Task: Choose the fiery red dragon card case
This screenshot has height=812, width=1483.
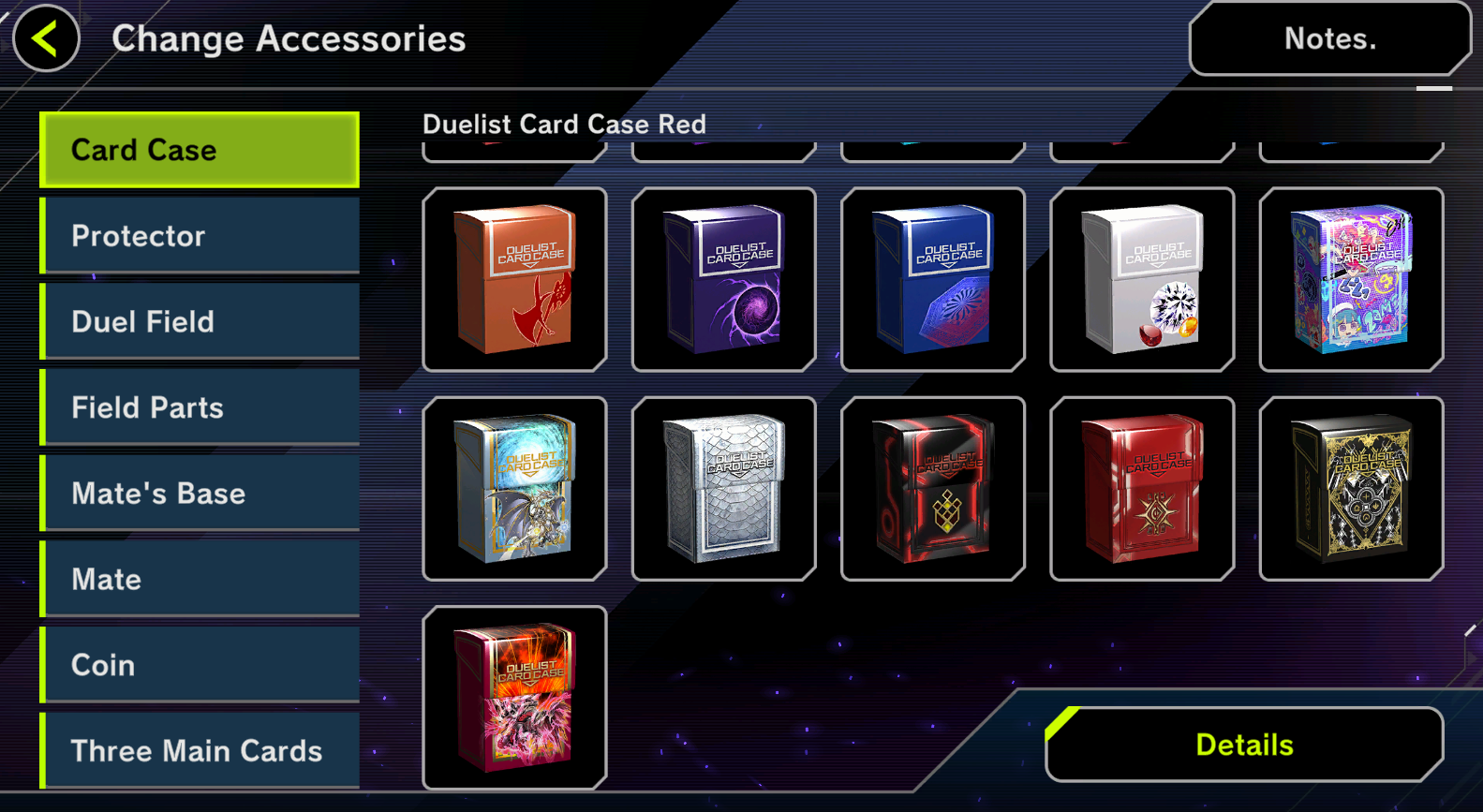Action: (x=514, y=698)
